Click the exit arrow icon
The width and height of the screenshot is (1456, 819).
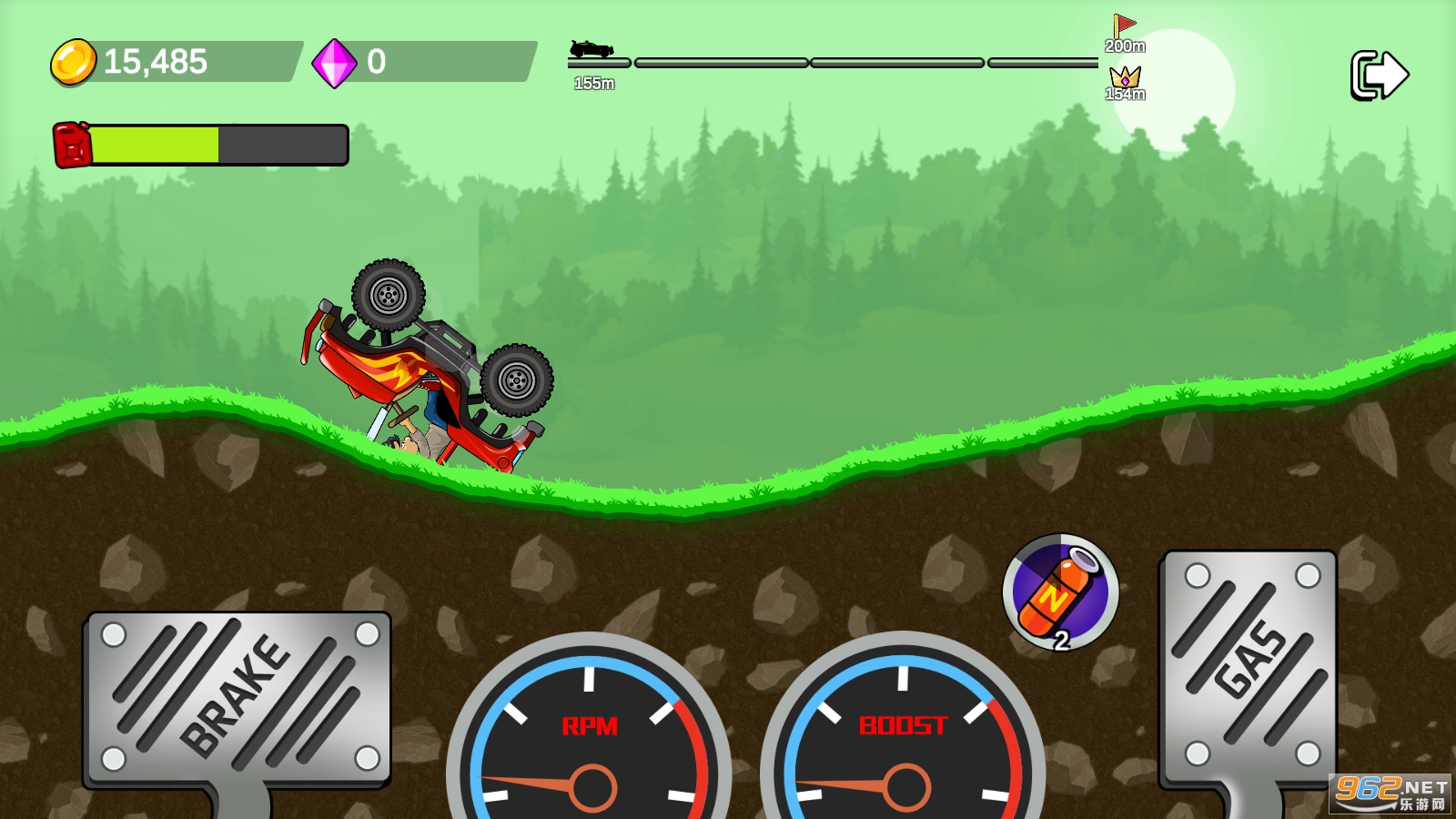[x=1379, y=75]
